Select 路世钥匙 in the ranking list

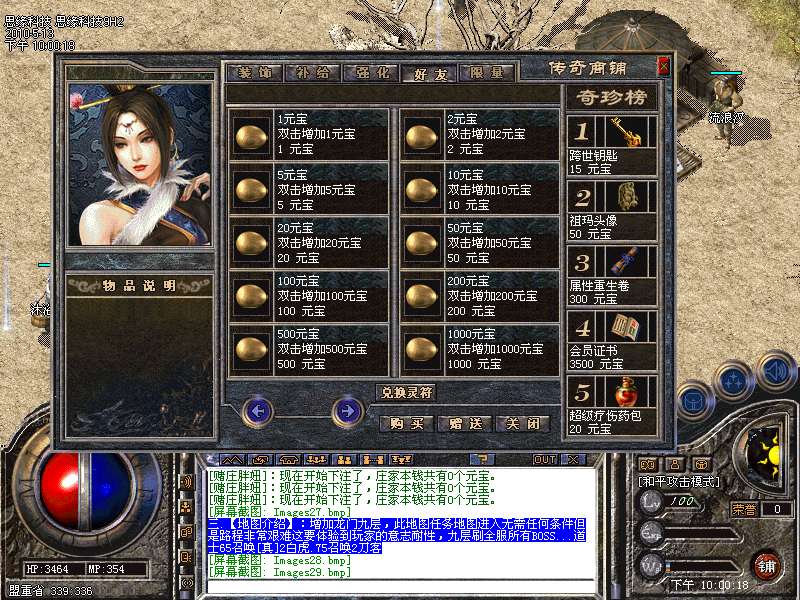[x=612, y=145]
